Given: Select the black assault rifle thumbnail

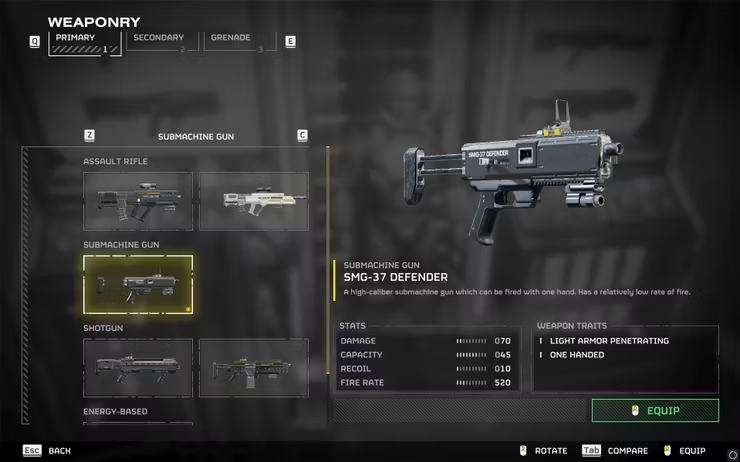Looking at the screenshot, I should tap(138, 201).
